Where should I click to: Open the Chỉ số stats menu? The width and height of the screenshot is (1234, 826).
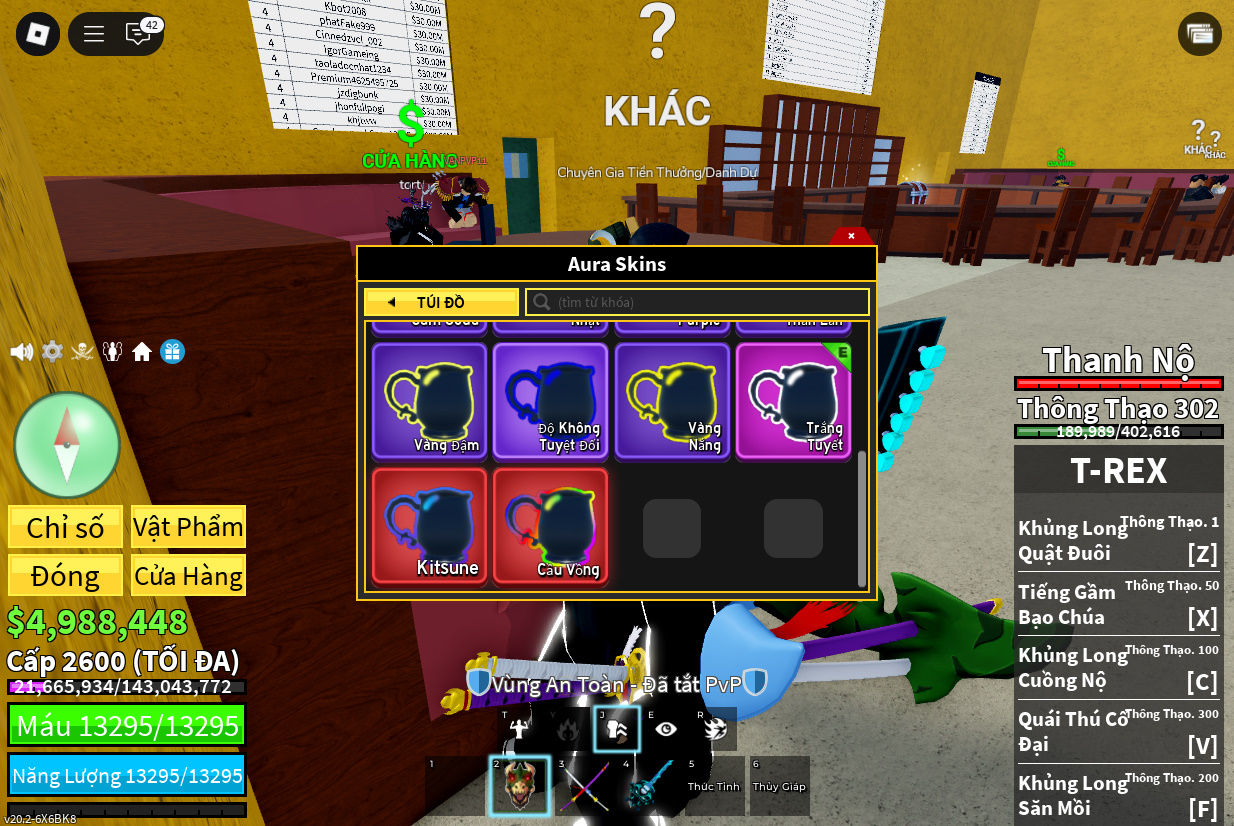tap(65, 527)
